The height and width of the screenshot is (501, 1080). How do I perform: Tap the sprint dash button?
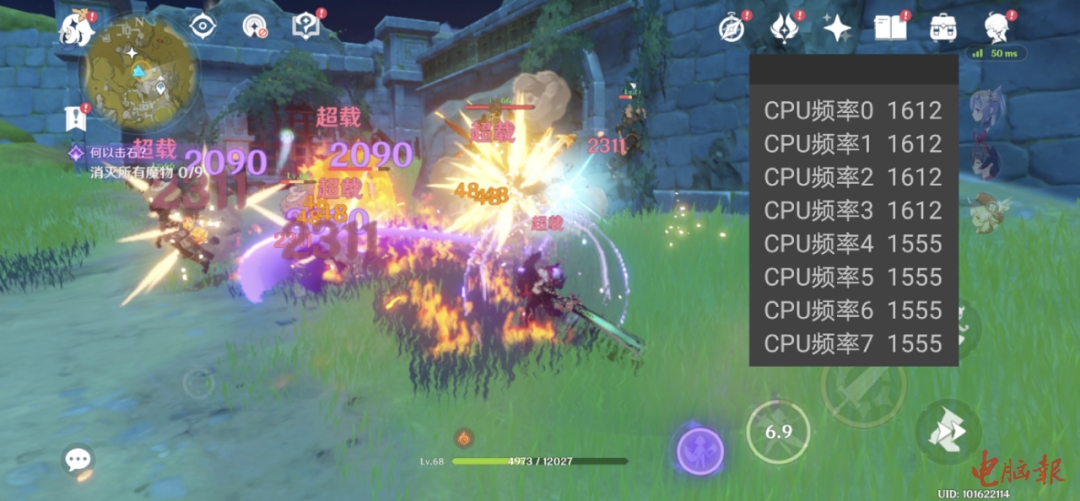click(x=947, y=432)
